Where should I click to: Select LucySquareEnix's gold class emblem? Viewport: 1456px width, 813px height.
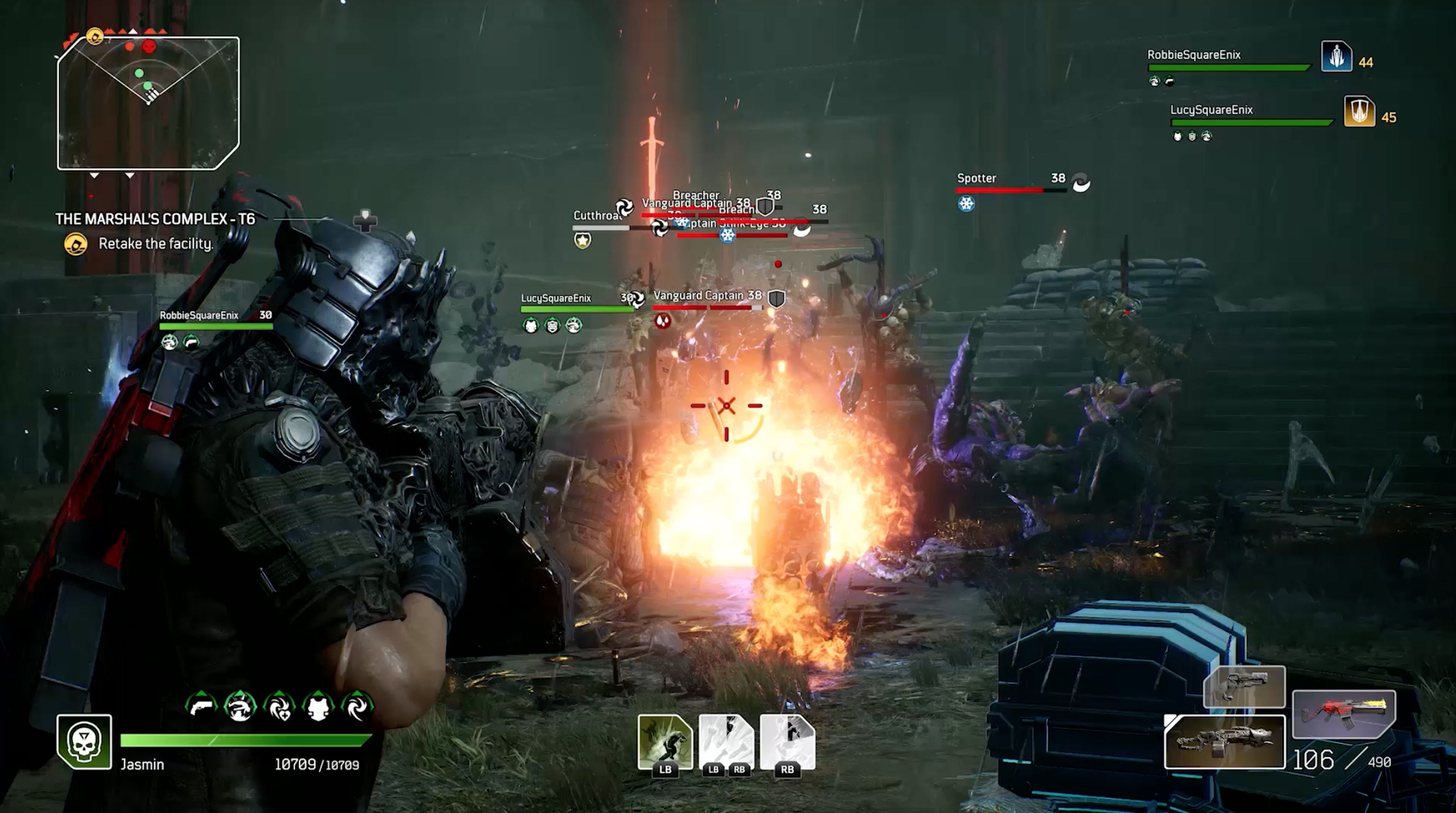click(x=1359, y=111)
